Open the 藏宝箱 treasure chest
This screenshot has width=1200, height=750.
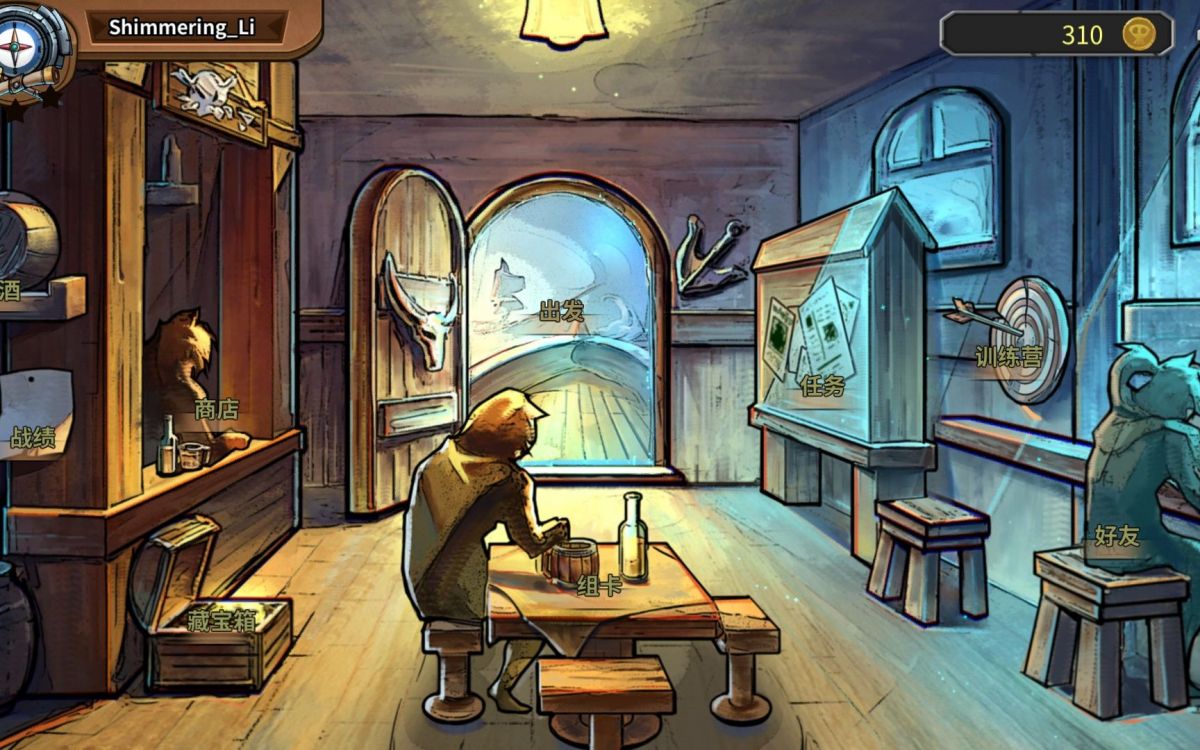221,620
